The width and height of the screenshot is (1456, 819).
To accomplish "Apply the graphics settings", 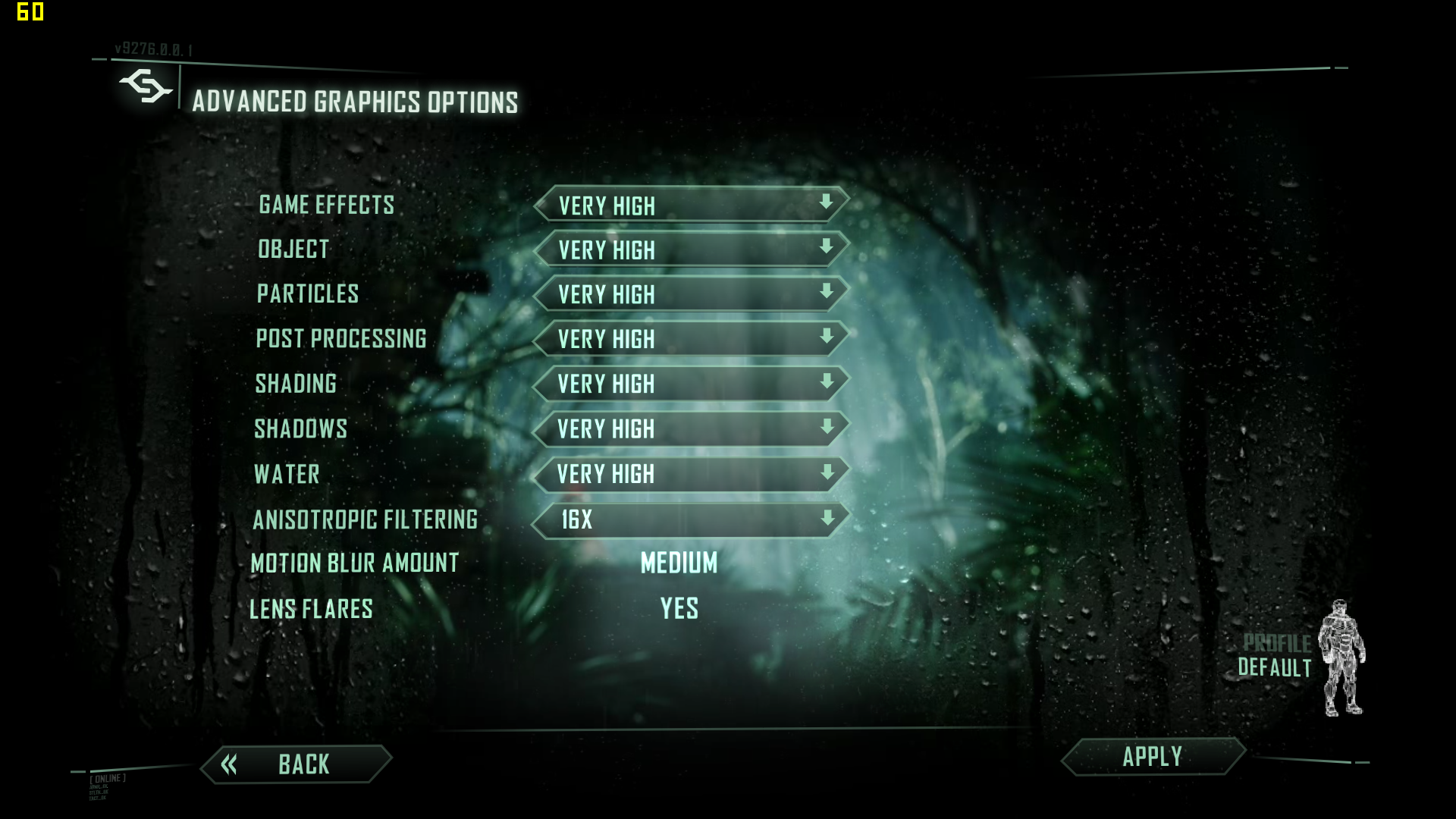I will [x=1152, y=757].
